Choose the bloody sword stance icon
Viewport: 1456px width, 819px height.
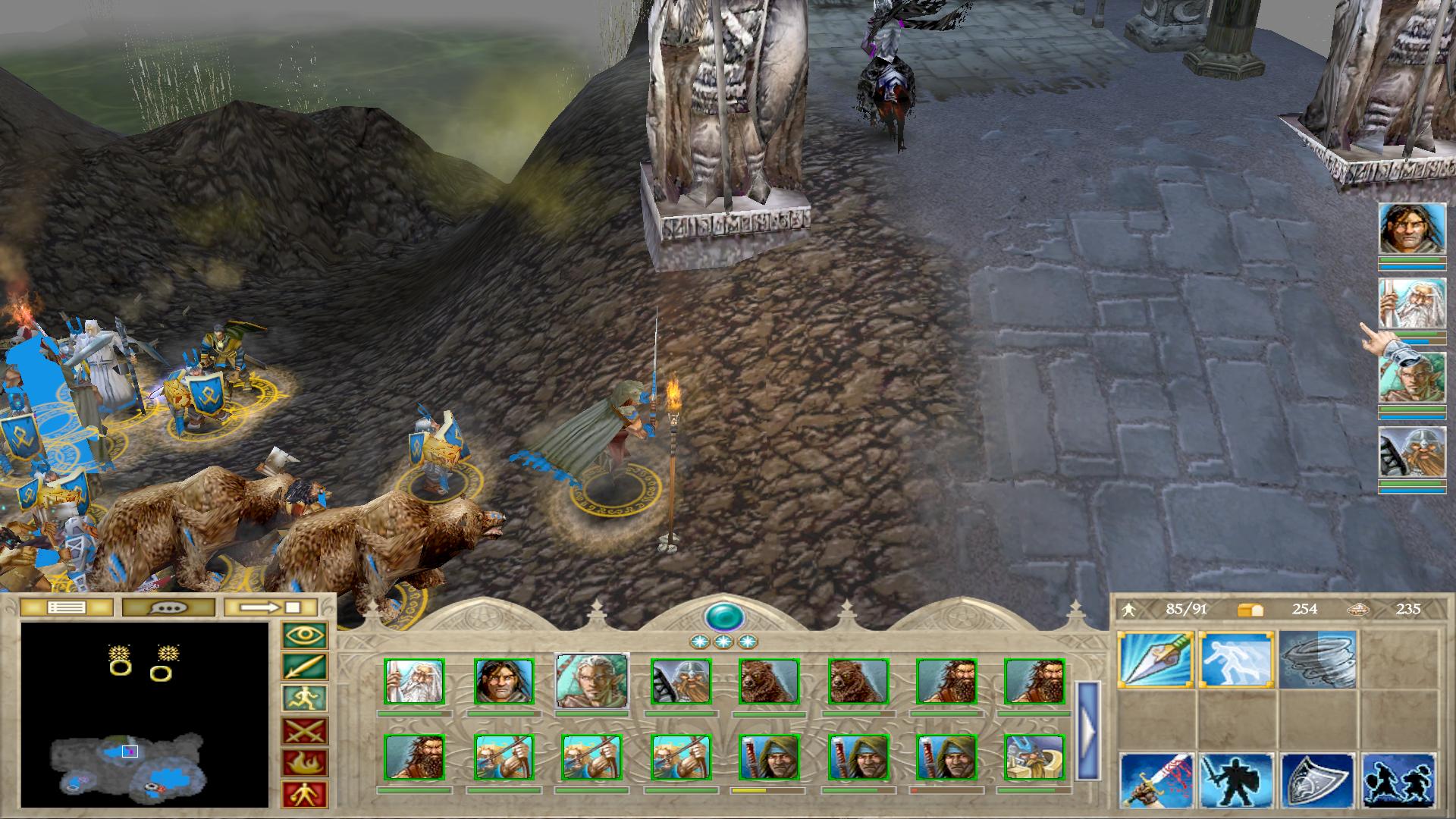click(1156, 780)
